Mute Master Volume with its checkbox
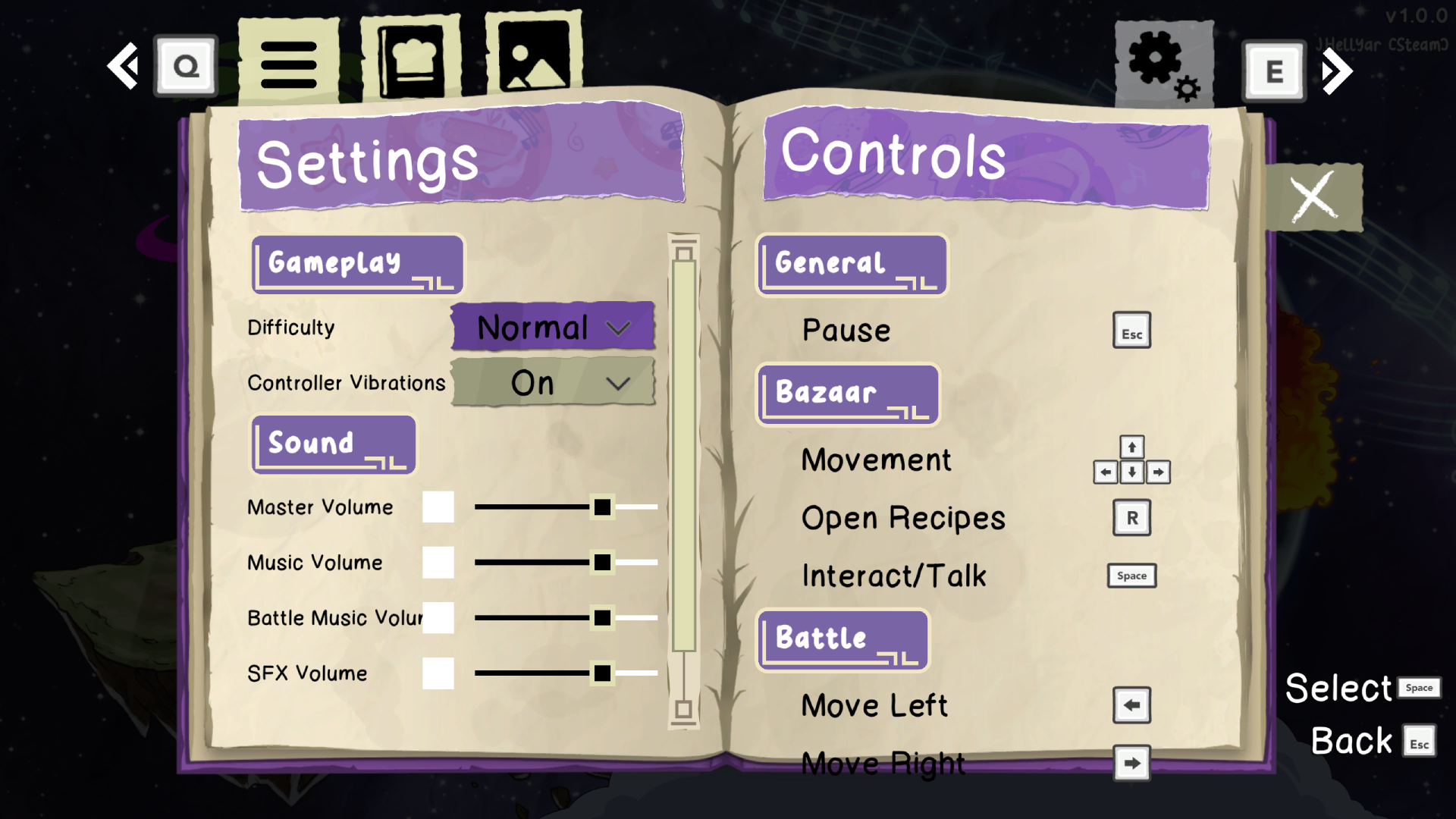This screenshot has height=819, width=1456. point(438,507)
